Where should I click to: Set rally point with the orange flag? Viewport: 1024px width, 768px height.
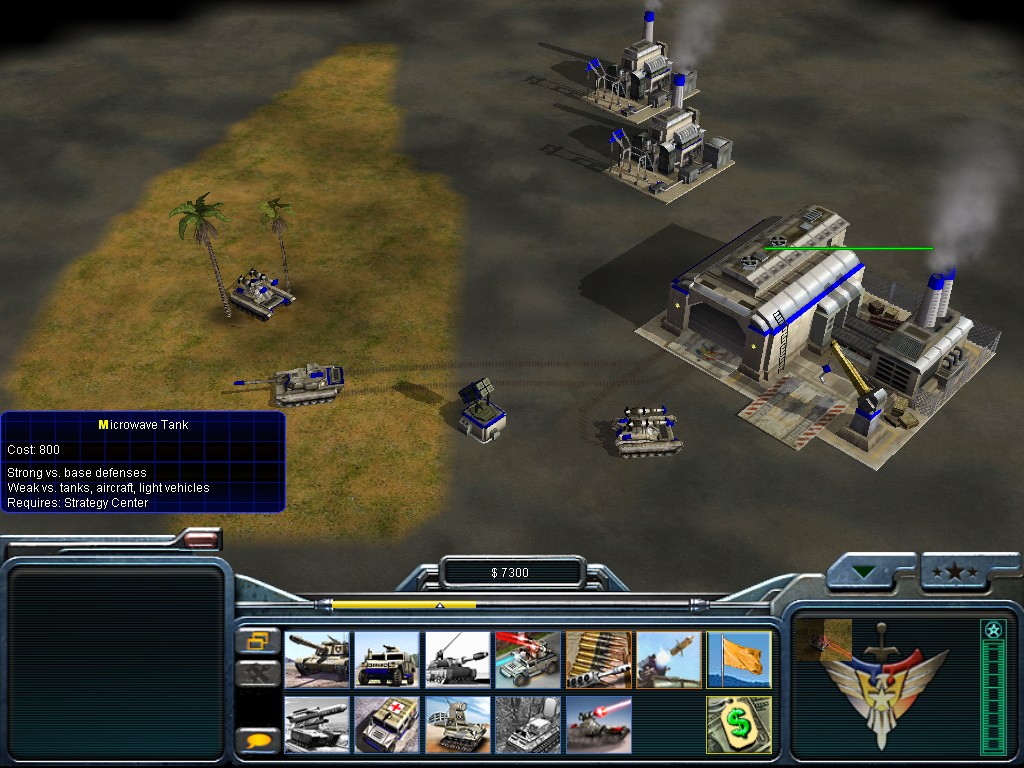click(x=739, y=659)
